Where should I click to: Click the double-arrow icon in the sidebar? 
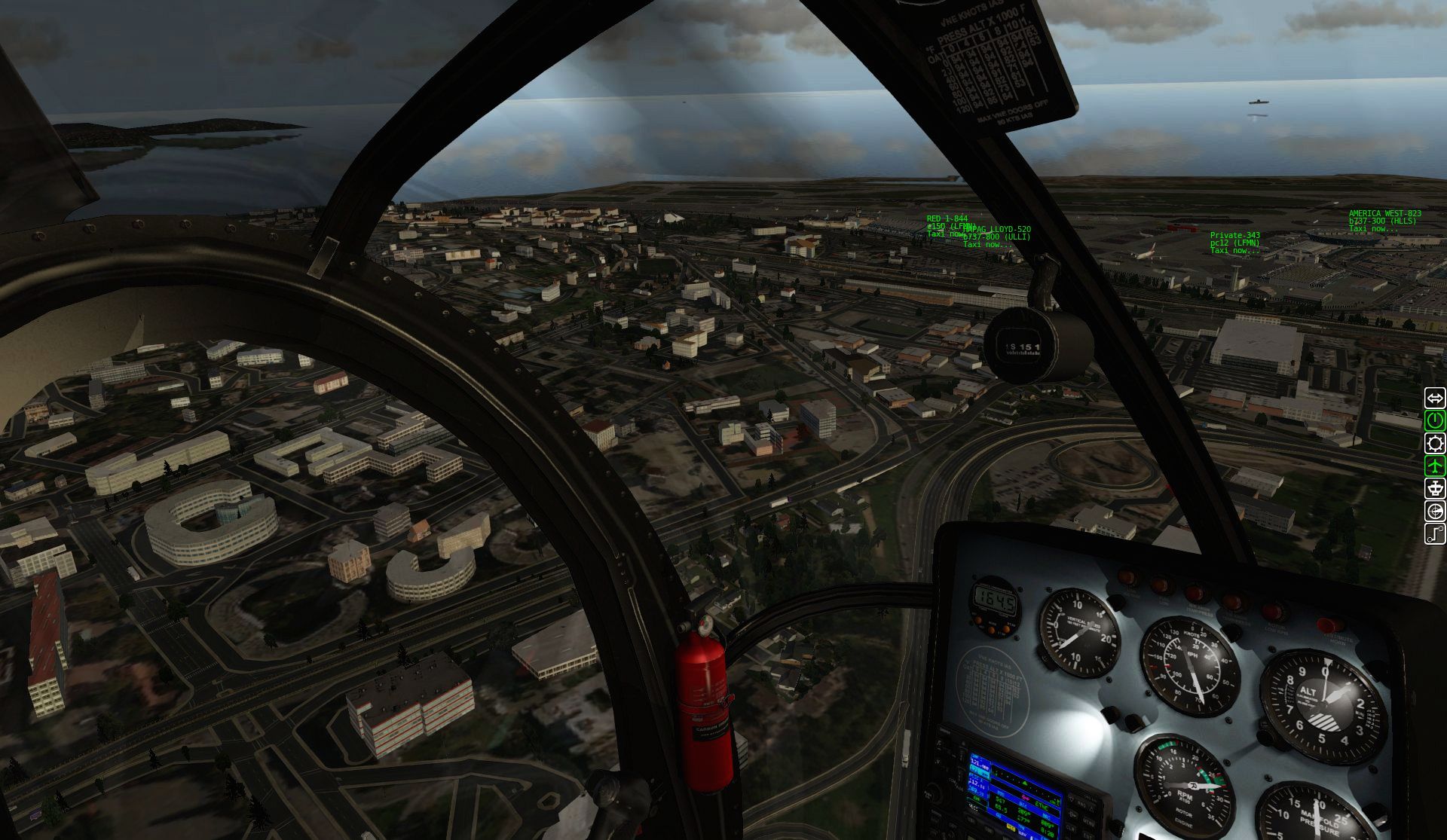(1435, 398)
